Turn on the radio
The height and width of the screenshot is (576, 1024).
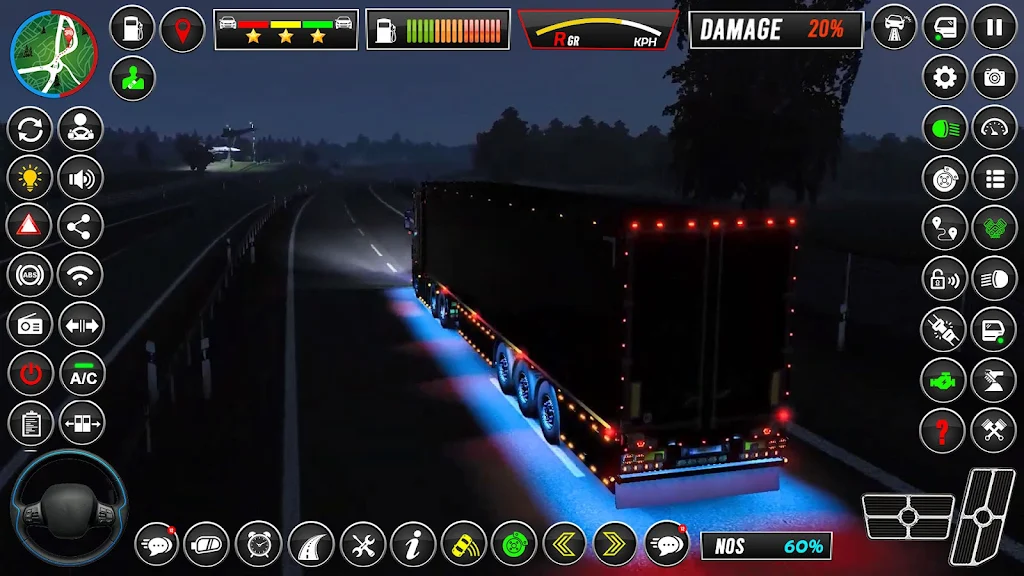tap(30, 324)
